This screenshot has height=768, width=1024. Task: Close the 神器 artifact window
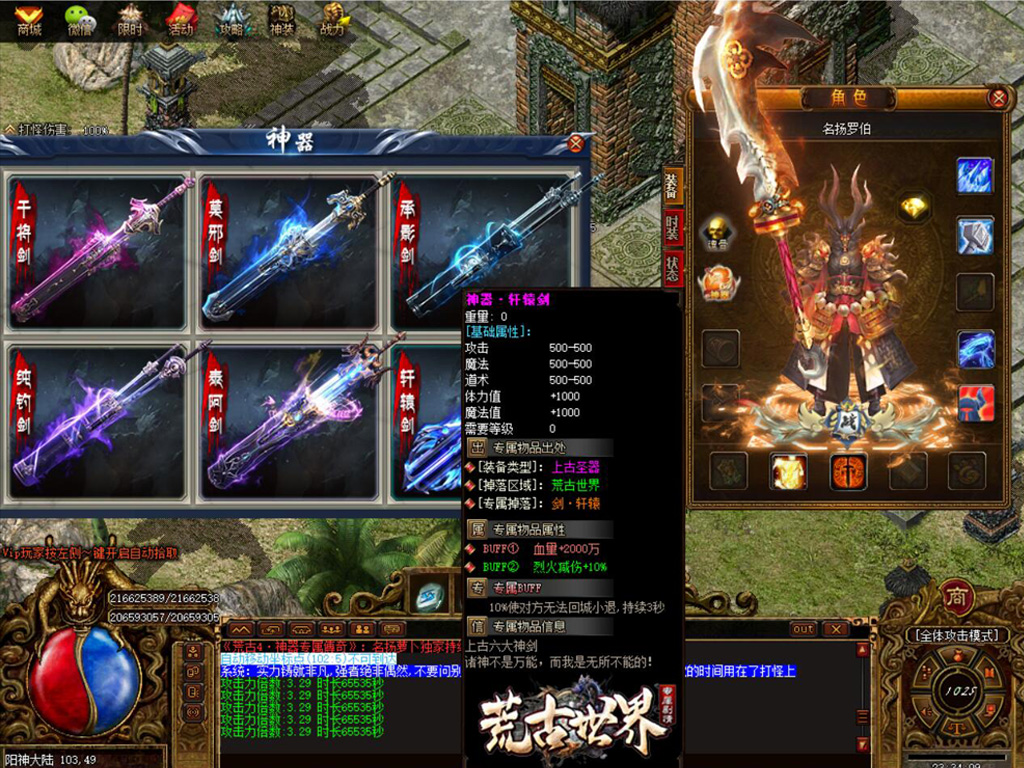[x=575, y=144]
